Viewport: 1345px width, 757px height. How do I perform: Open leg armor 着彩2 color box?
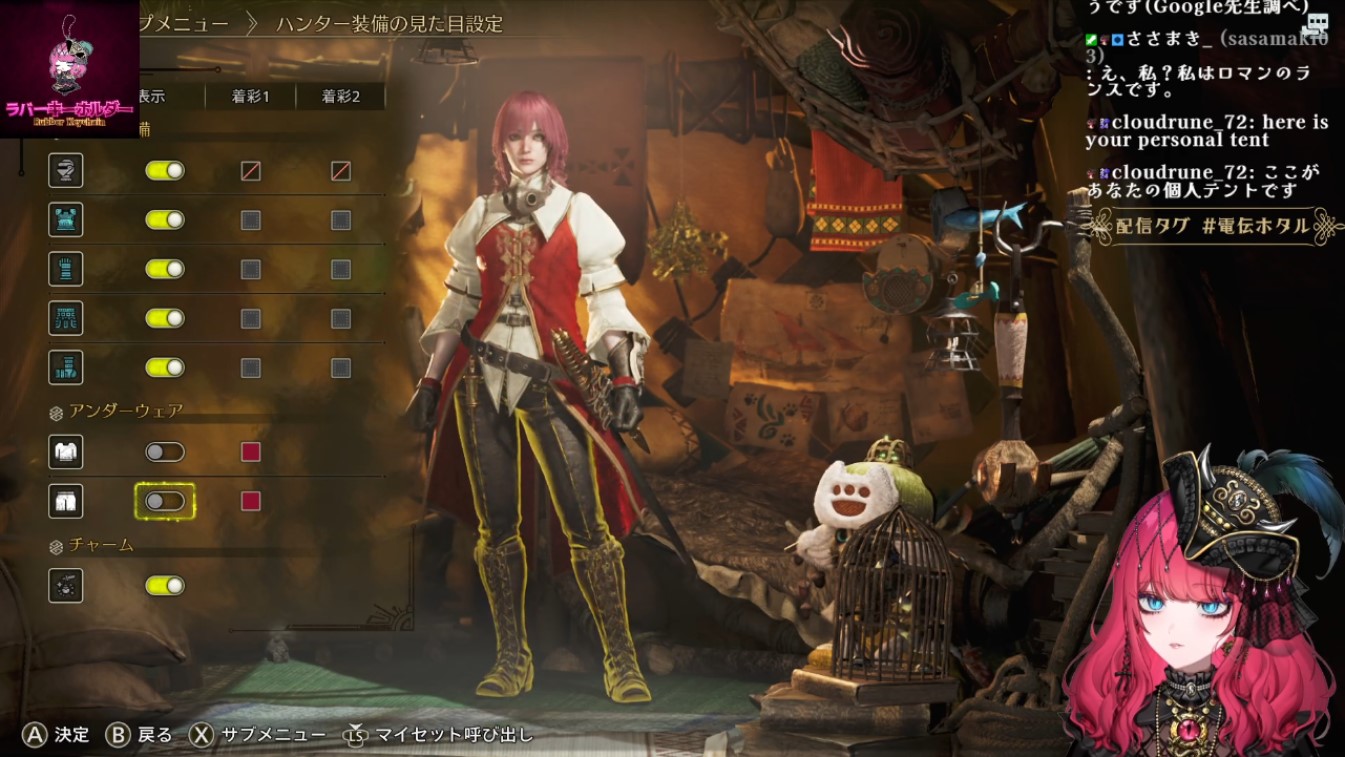tap(341, 367)
